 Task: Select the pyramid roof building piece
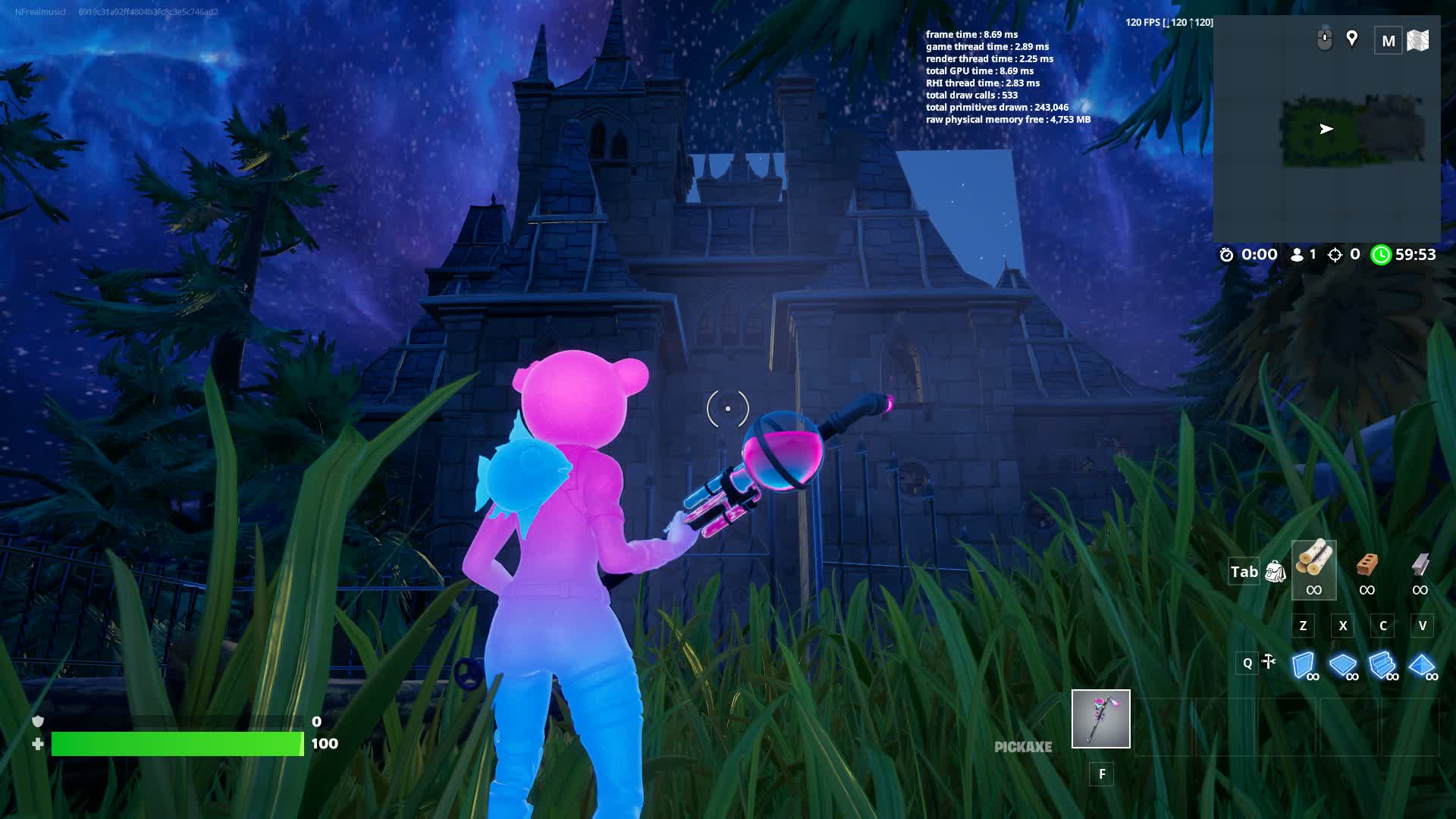[1421, 665]
